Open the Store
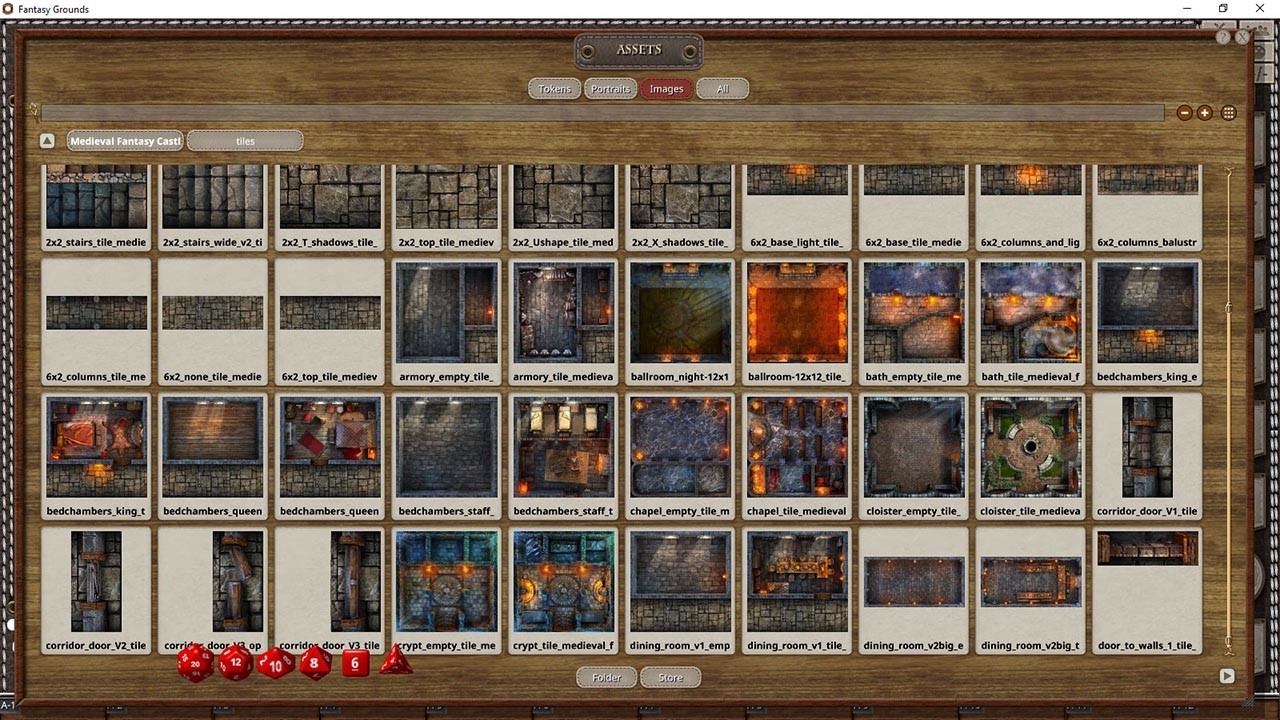1280x720 pixels. (670, 677)
